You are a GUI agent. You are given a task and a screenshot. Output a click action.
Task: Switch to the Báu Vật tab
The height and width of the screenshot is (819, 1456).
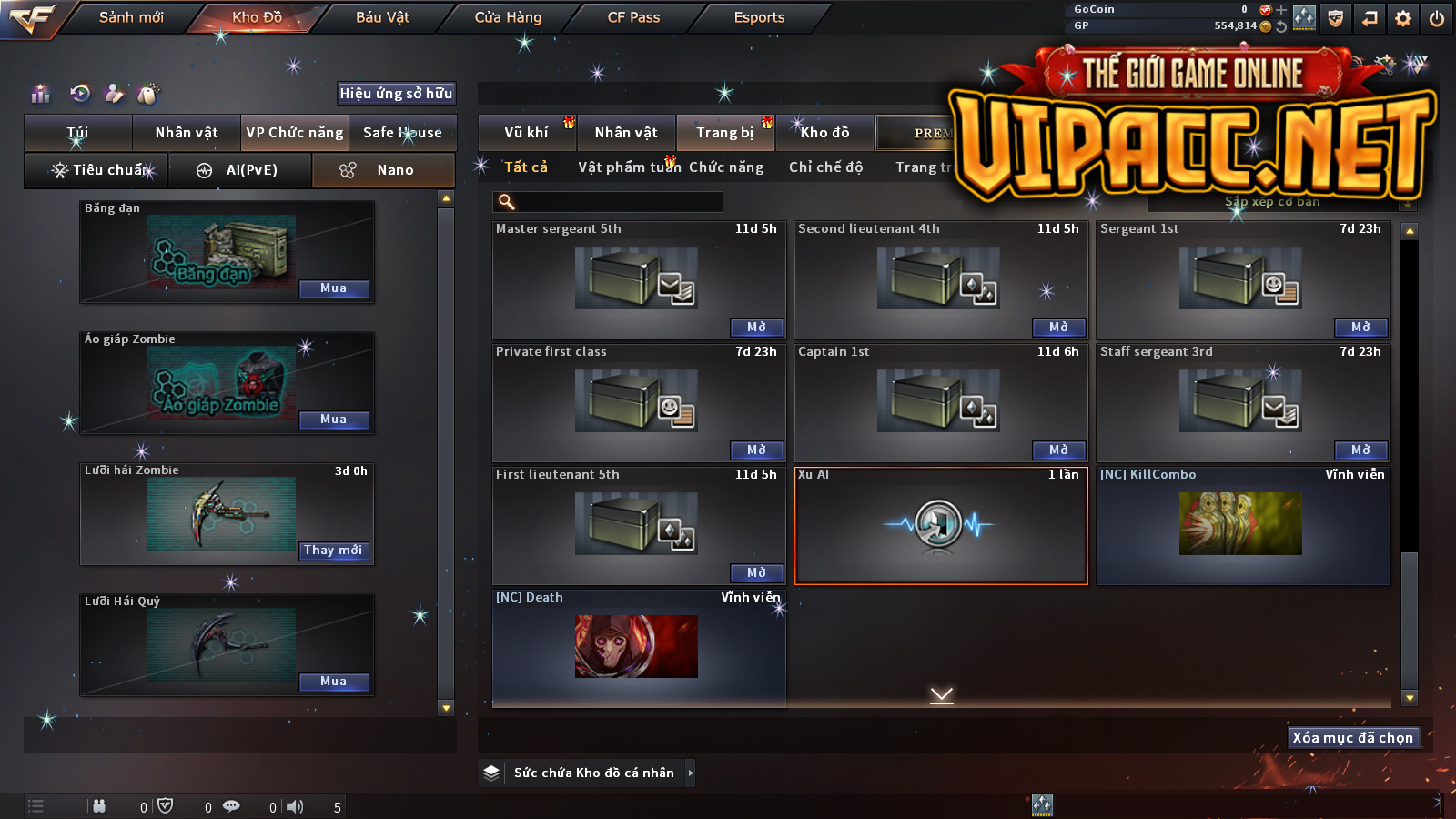(x=382, y=17)
